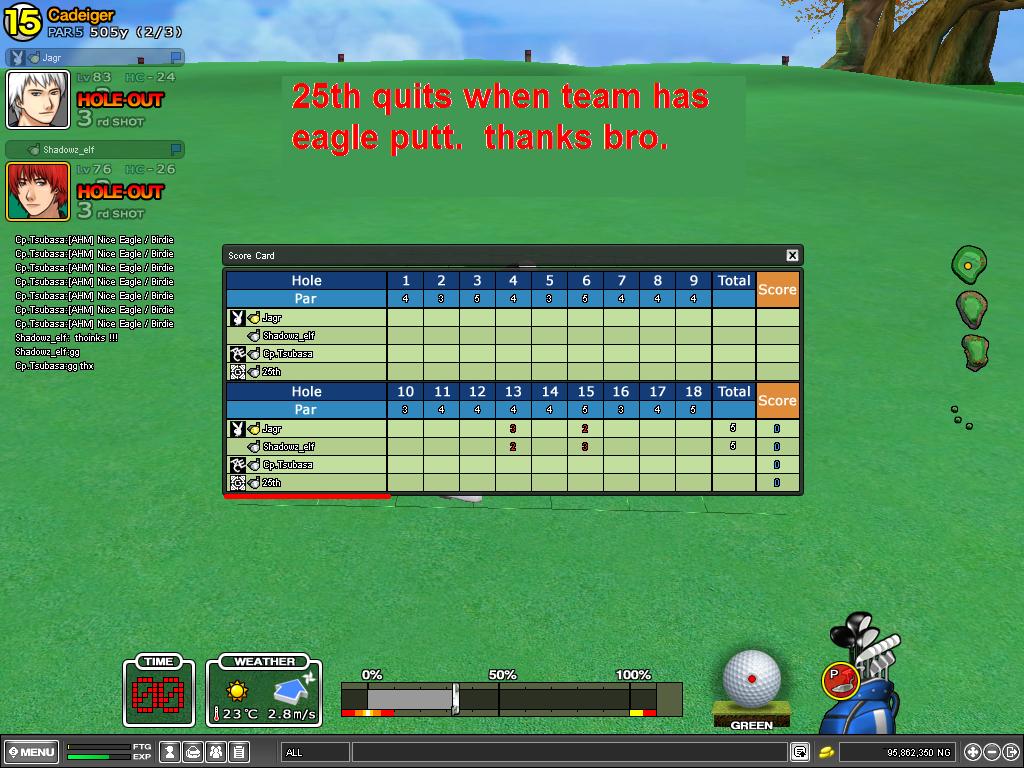The width and height of the screenshot is (1024, 768).
Task: Select Jagr's player portrait
Action: point(38,100)
